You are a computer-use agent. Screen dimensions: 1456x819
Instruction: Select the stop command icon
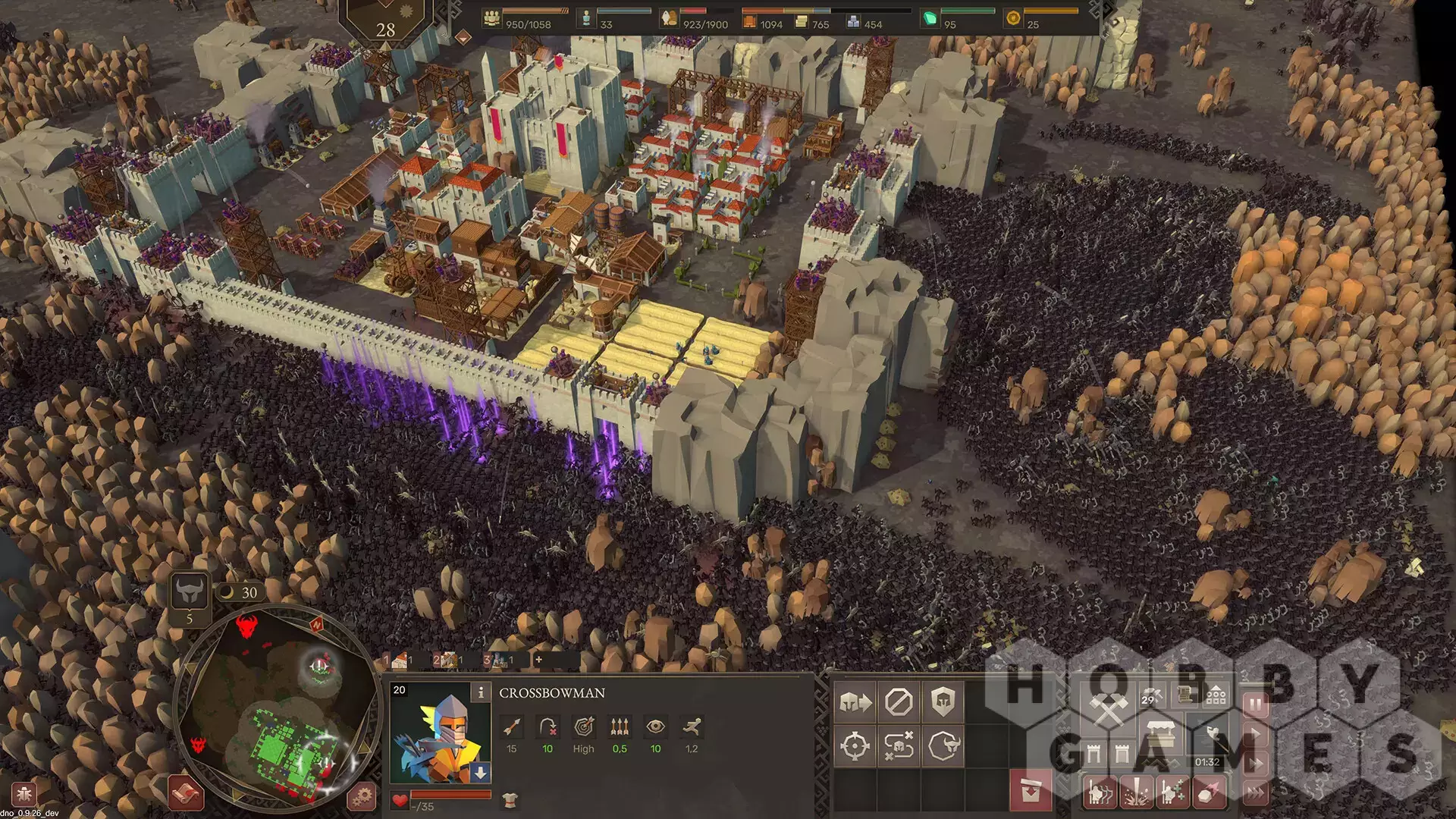[899, 702]
